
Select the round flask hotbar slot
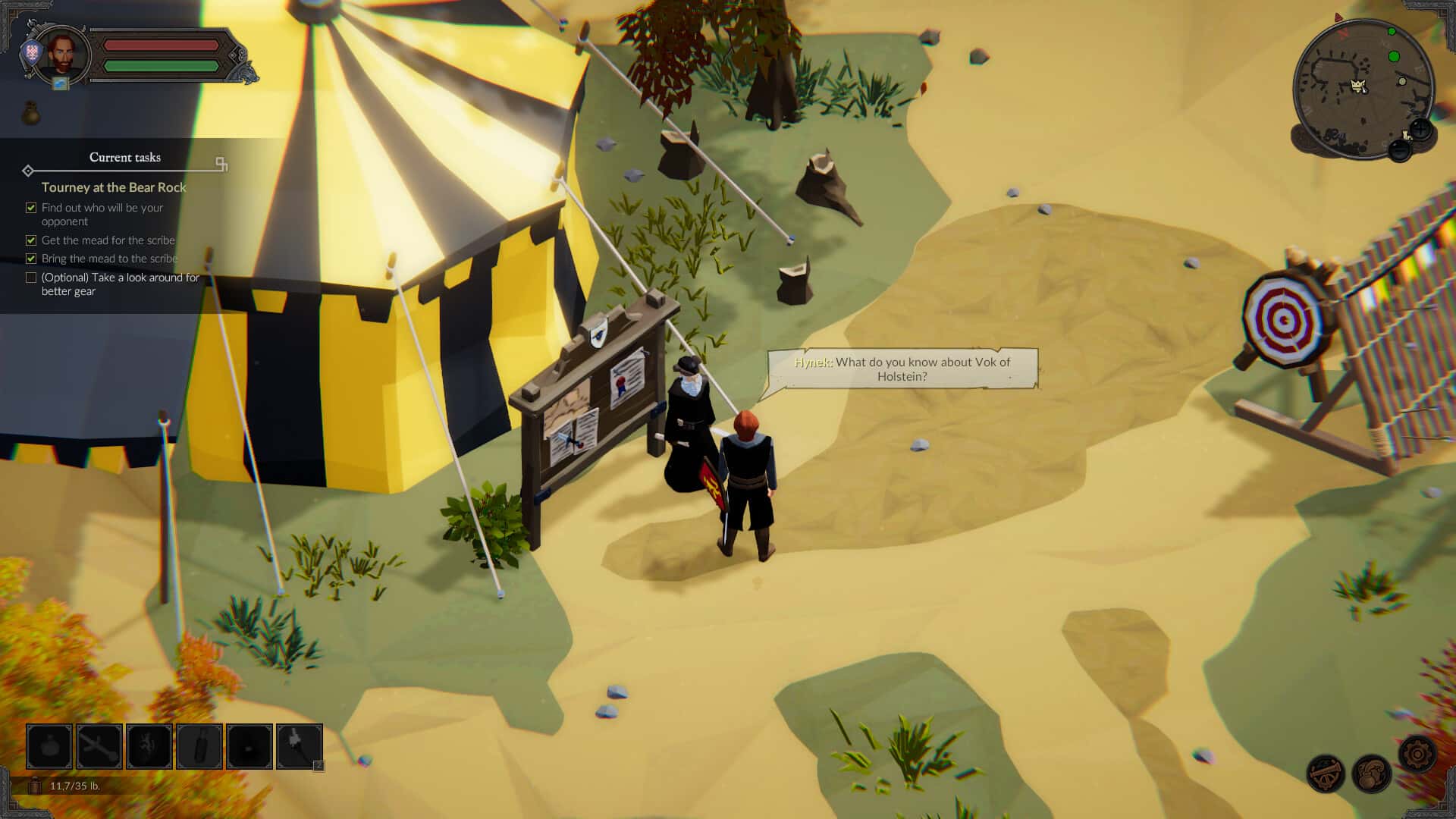[x=49, y=747]
